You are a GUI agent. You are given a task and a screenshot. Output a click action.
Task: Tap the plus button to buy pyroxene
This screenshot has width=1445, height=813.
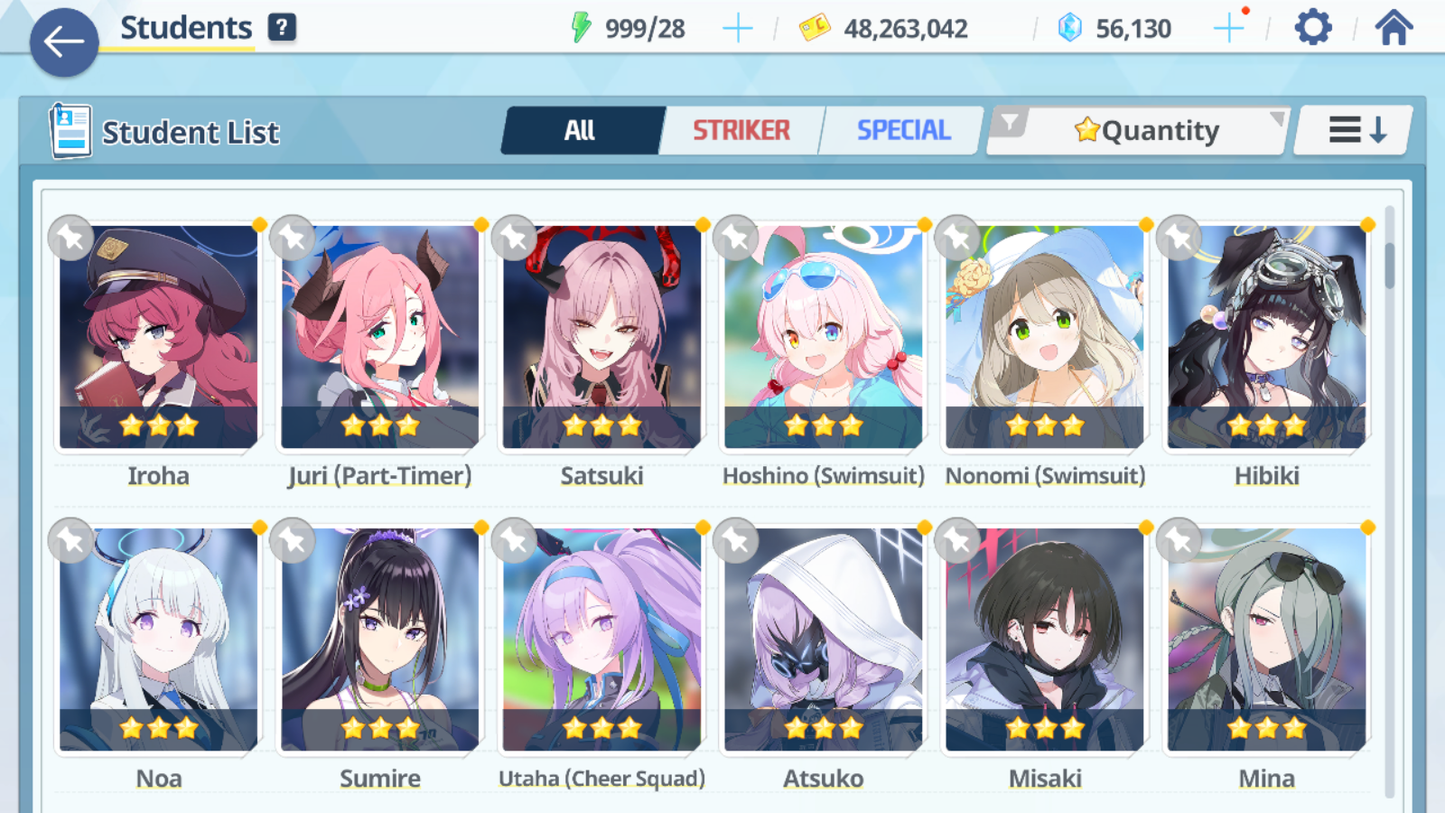(x=1227, y=27)
